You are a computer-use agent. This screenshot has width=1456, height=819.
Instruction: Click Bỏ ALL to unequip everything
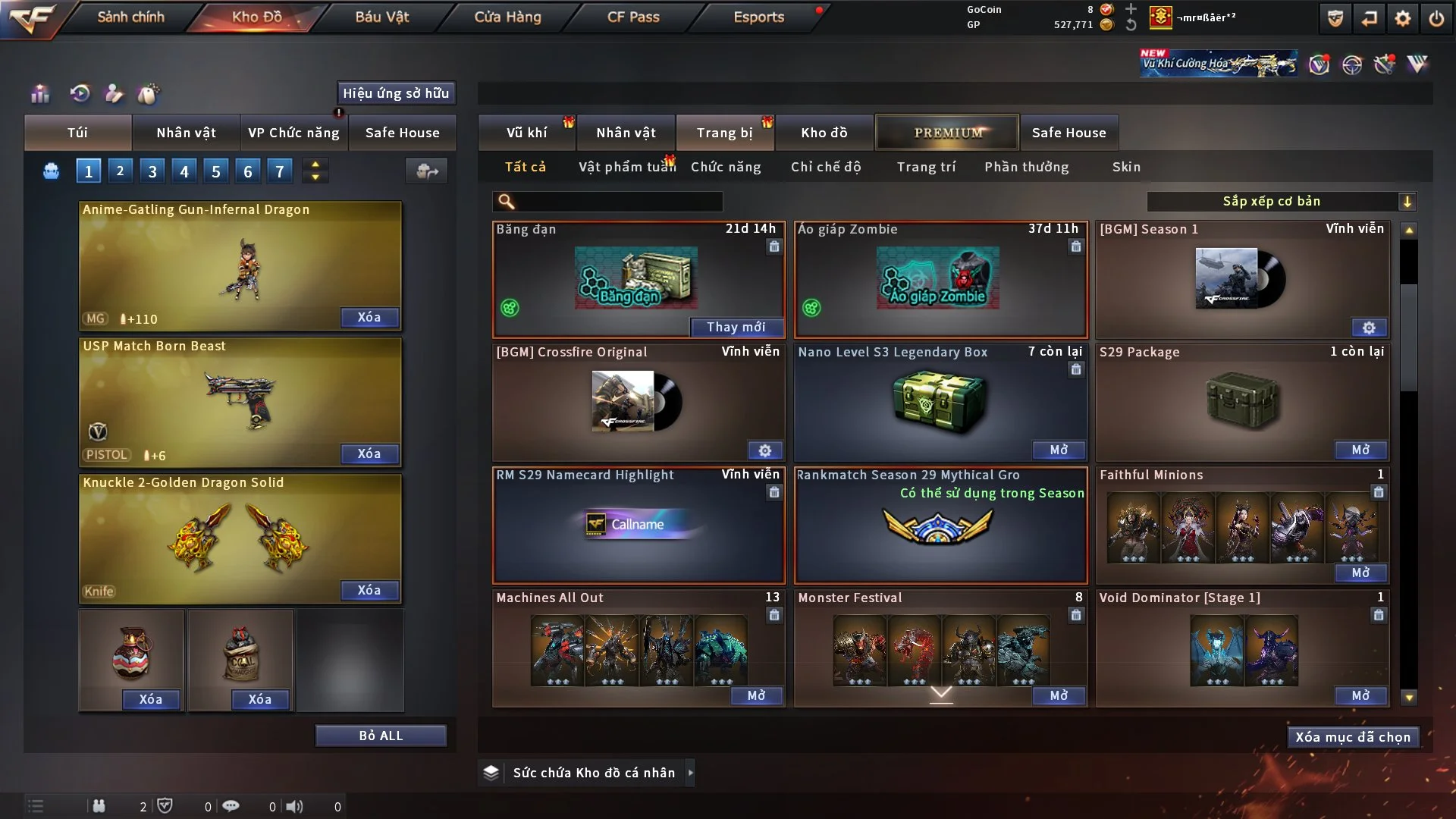coord(381,736)
